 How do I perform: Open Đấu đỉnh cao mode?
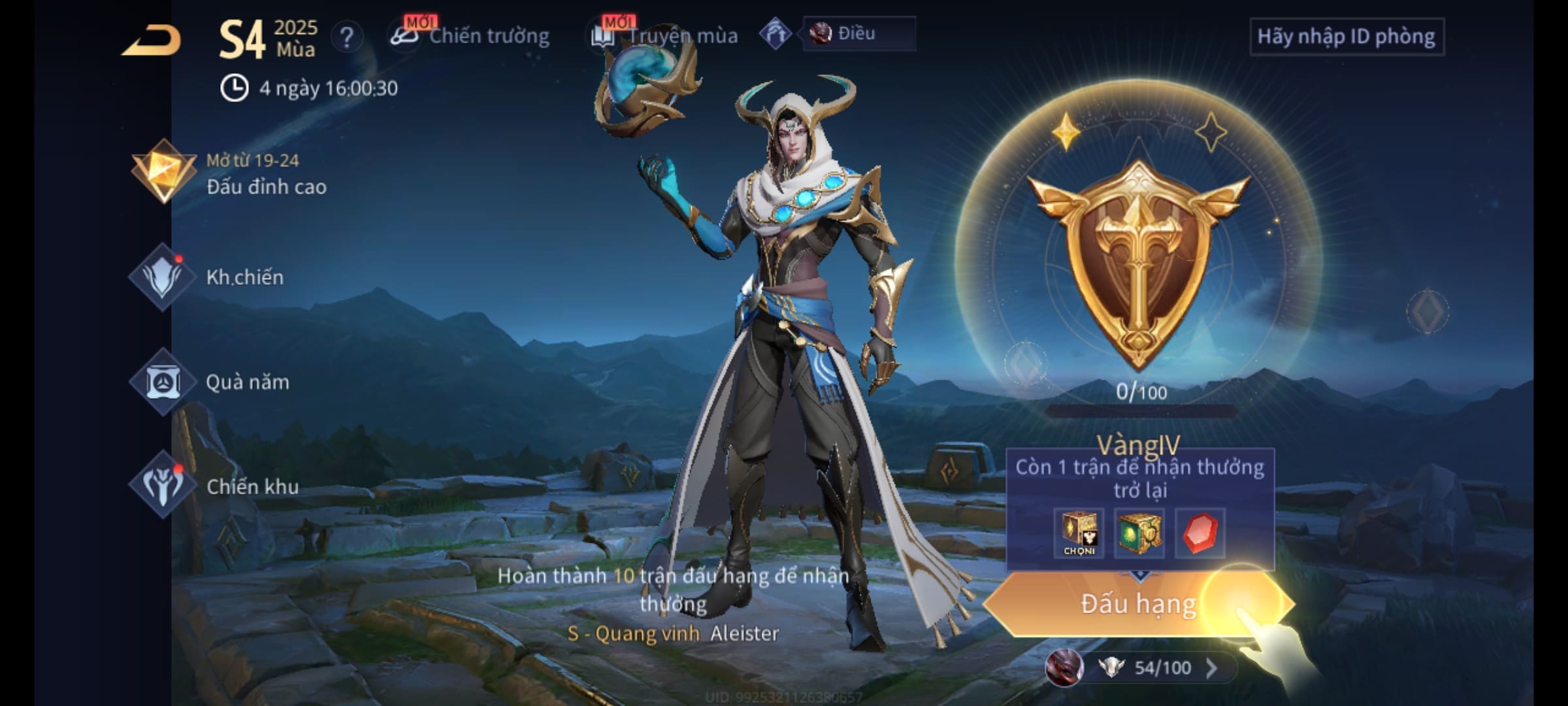tap(229, 173)
